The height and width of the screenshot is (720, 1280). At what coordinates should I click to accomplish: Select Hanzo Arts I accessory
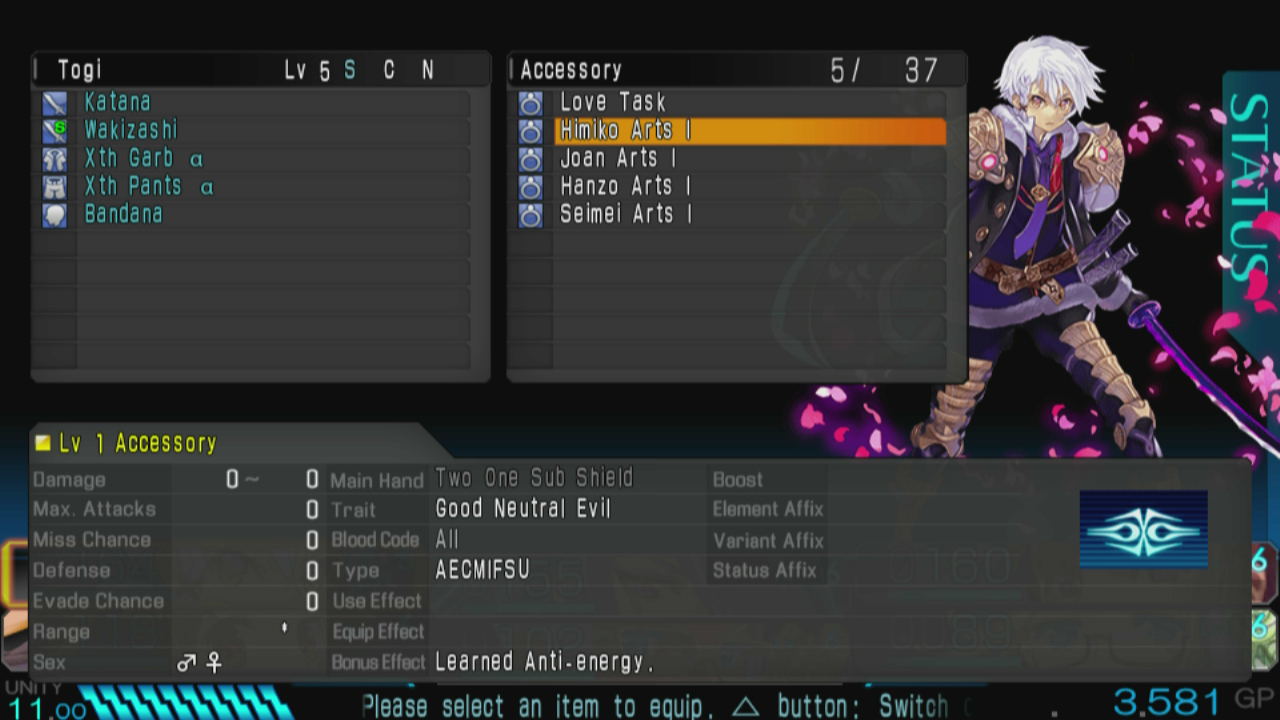click(625, 187)
